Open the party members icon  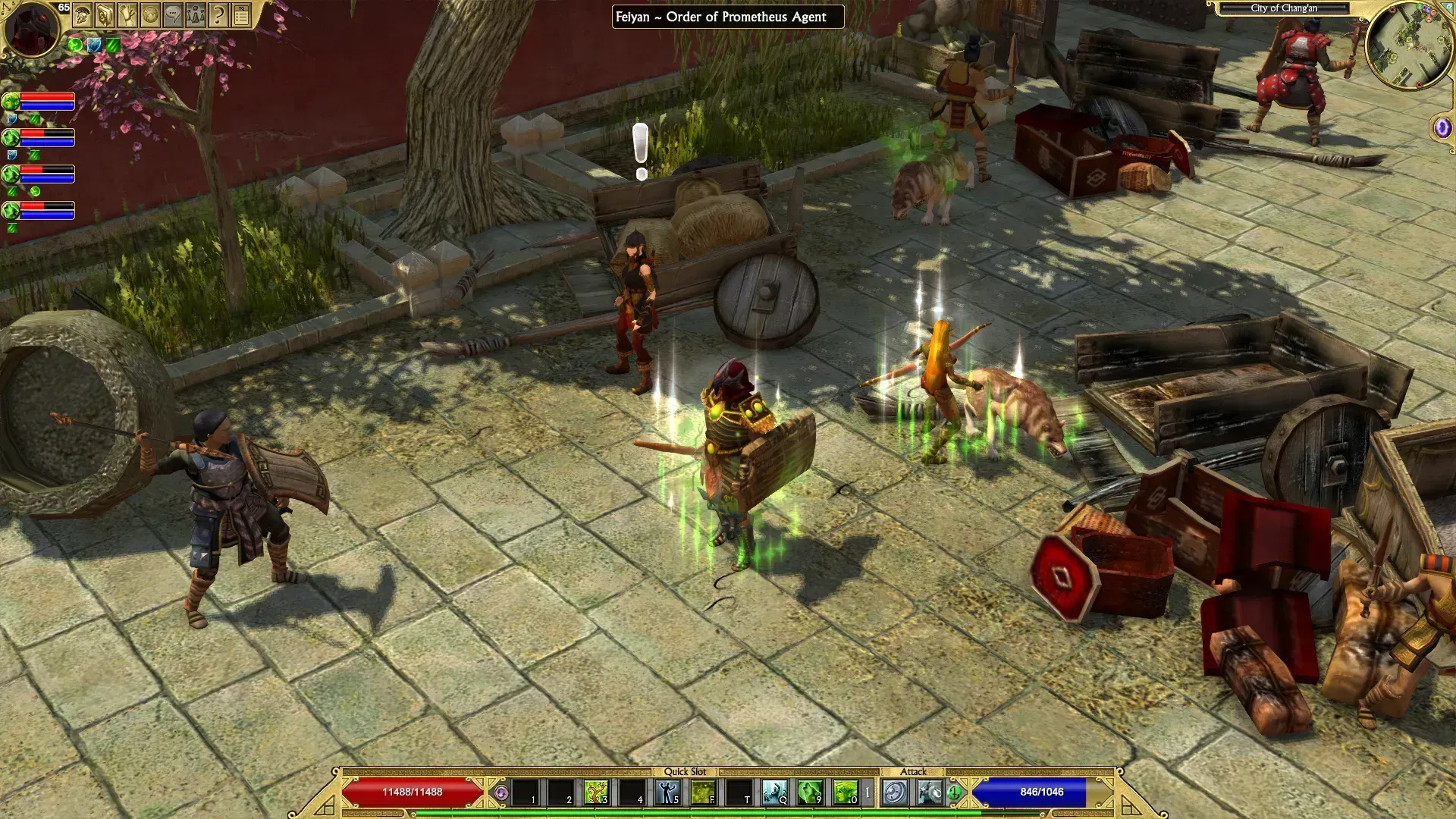coord(196,15)
